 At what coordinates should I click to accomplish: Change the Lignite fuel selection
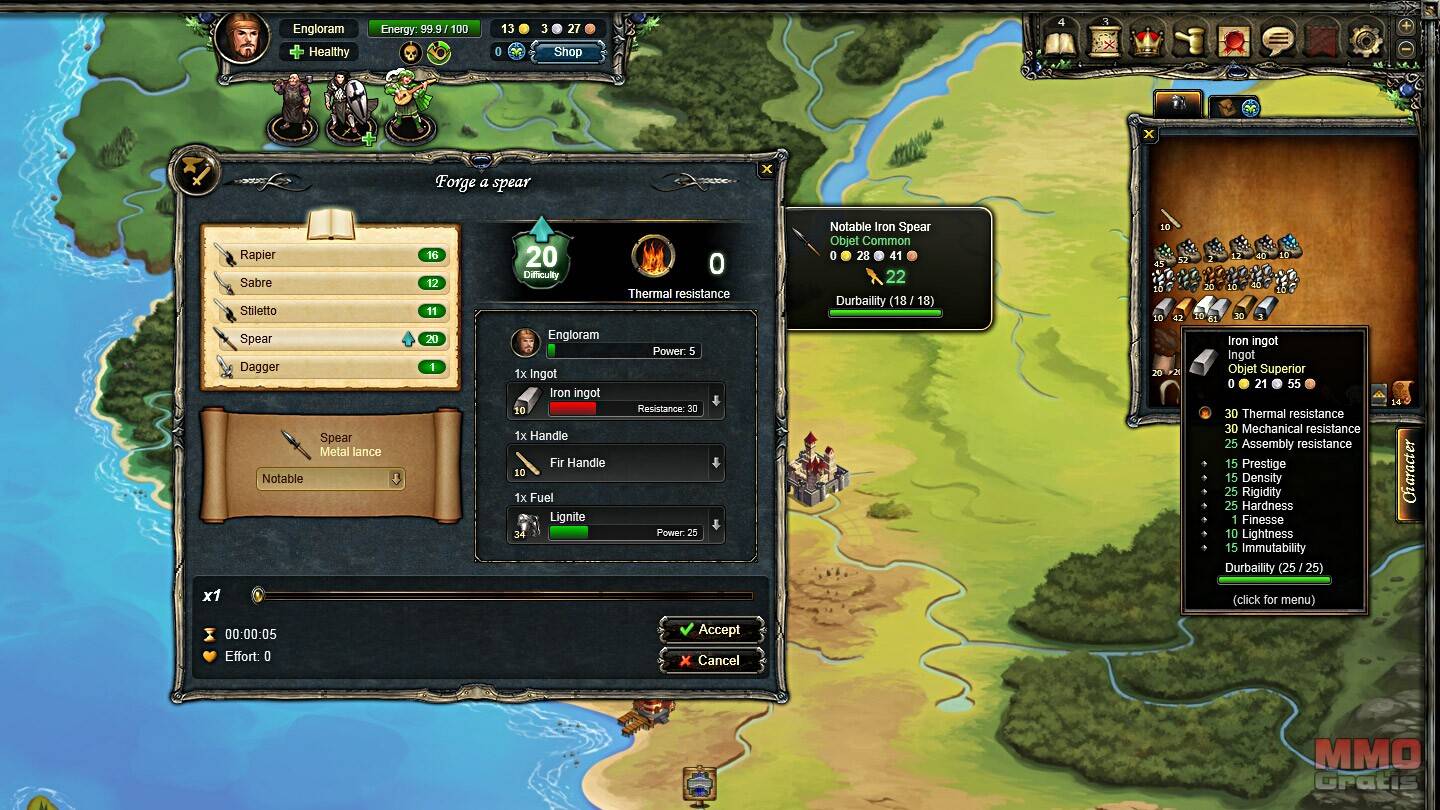click(x=715, y=525)
